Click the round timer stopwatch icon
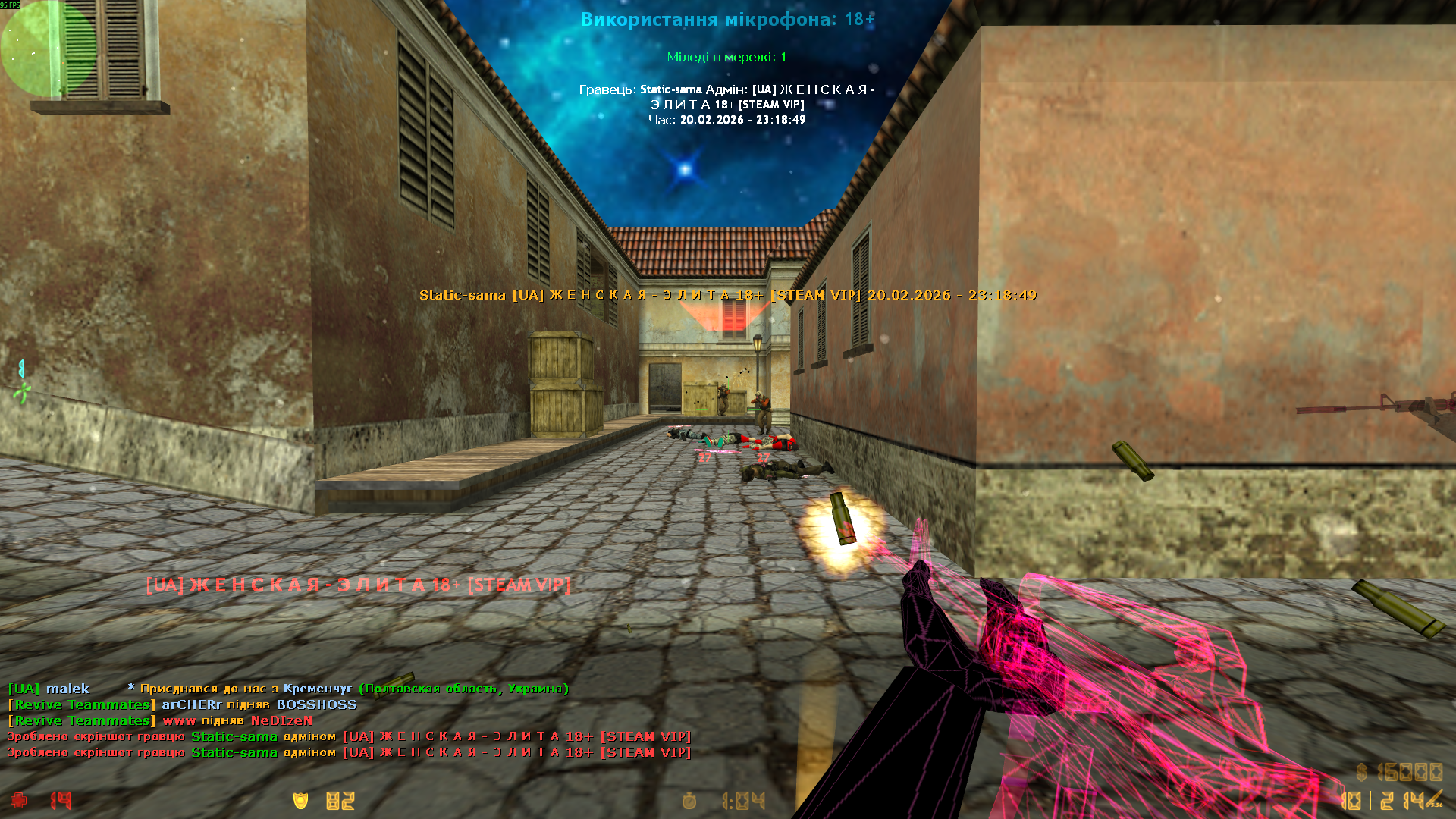The width and height of the screenshot is (1456, 819). [x=689, y=801]
